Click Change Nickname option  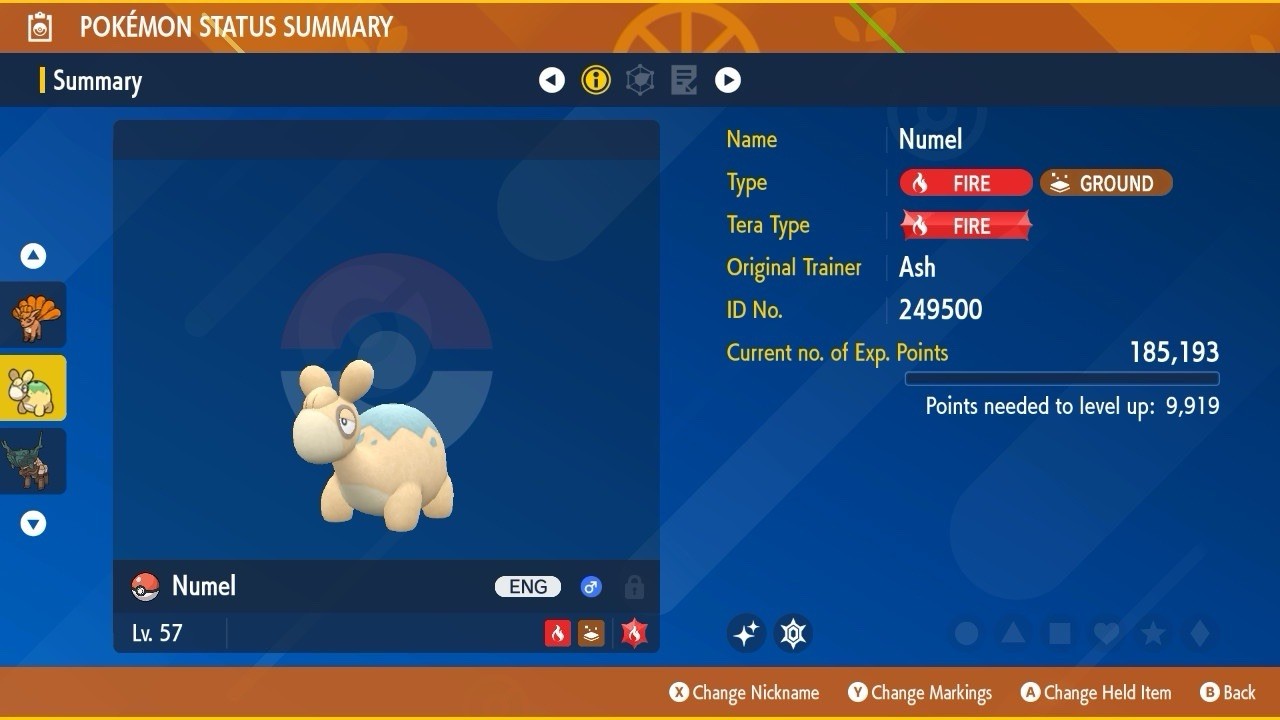[x=745, y=692]
